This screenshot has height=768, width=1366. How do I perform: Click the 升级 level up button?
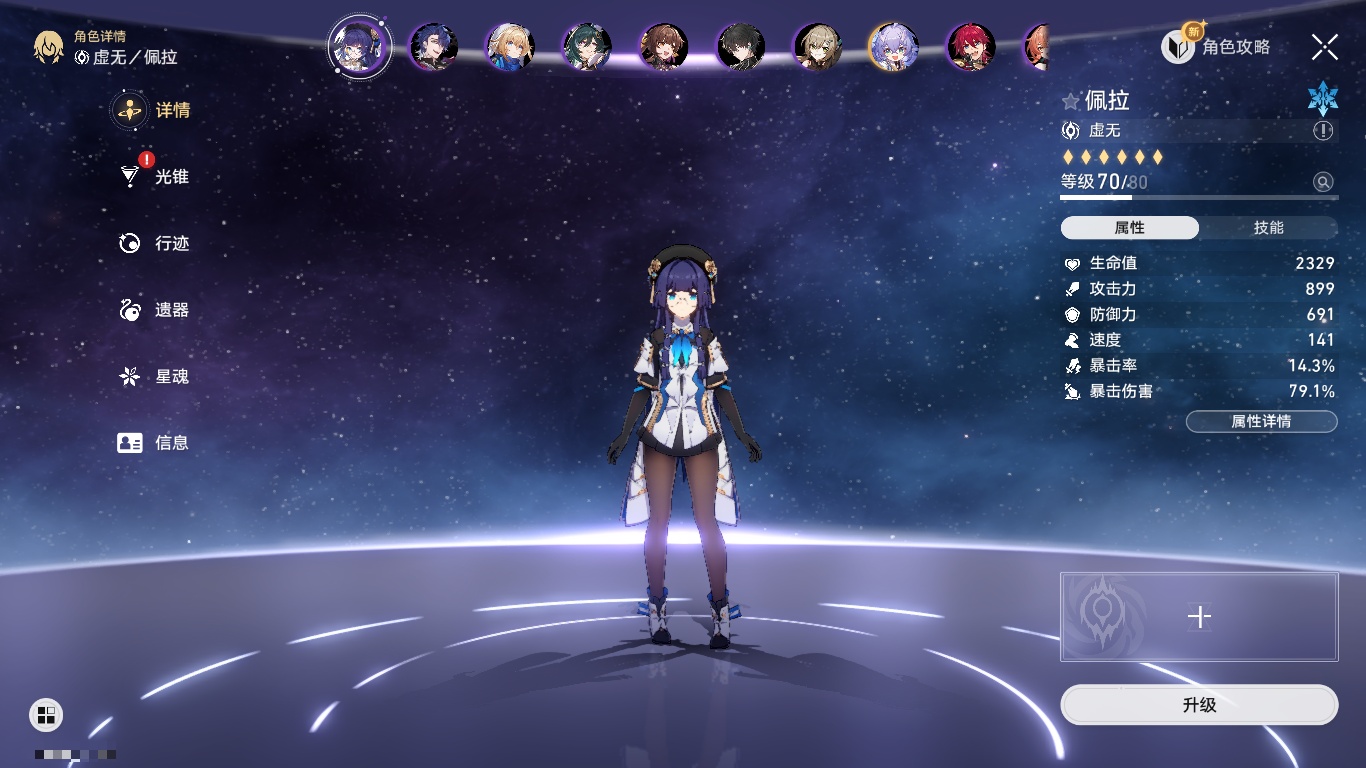[x=1199, y=705]
